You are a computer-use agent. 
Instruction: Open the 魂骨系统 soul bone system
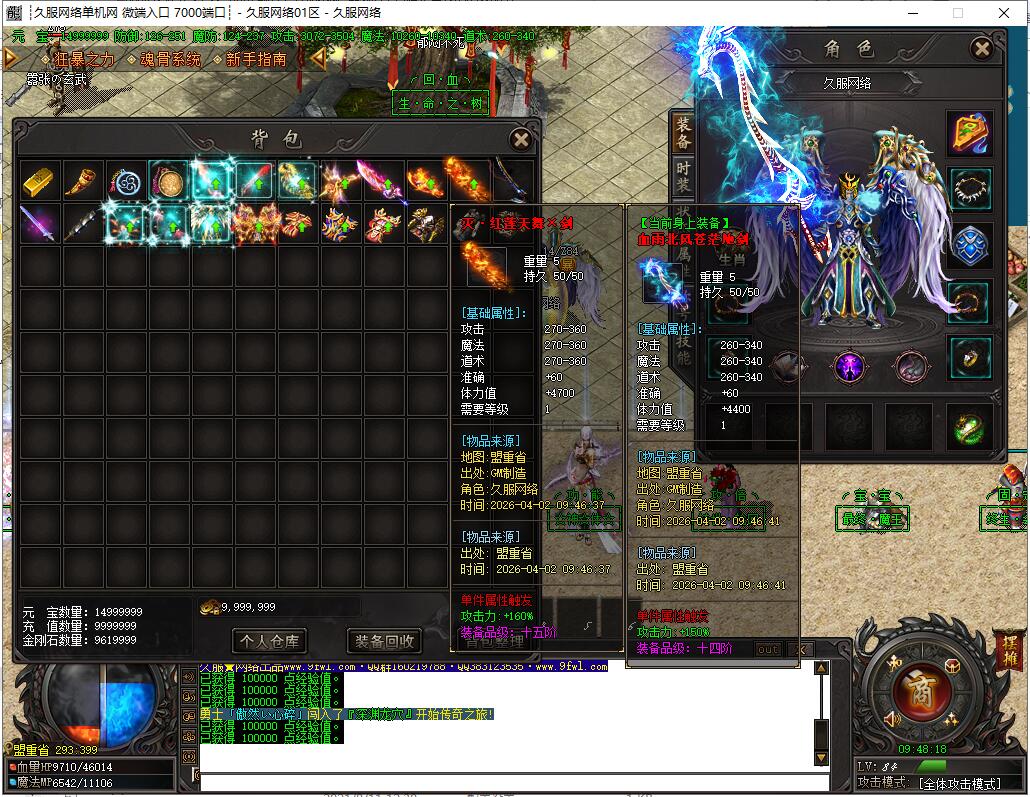[x=170, y=60]
